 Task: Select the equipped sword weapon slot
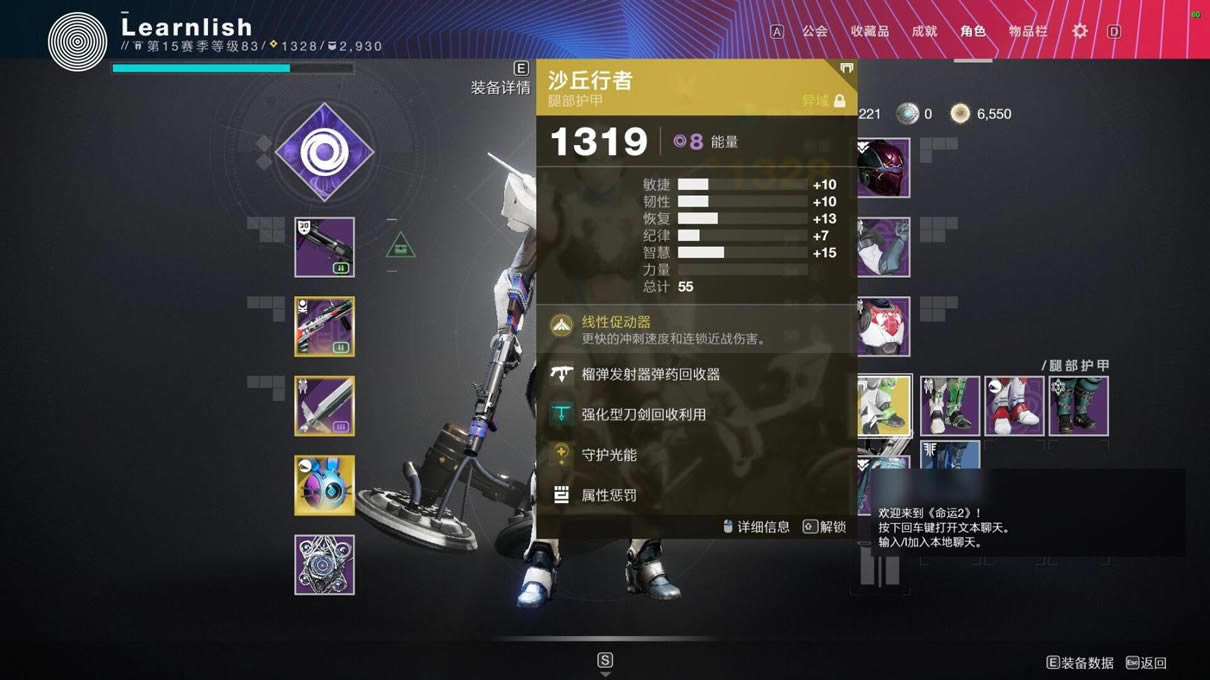(x=324, y=406)
